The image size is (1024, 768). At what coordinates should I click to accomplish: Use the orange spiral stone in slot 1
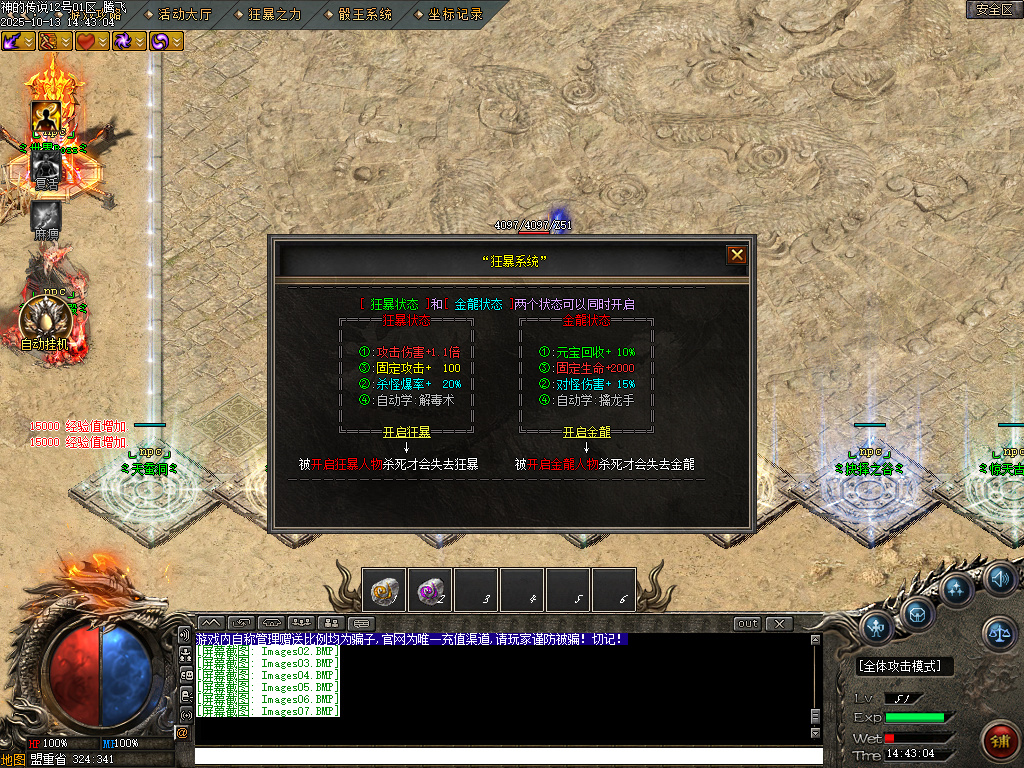tap(384, 590)
